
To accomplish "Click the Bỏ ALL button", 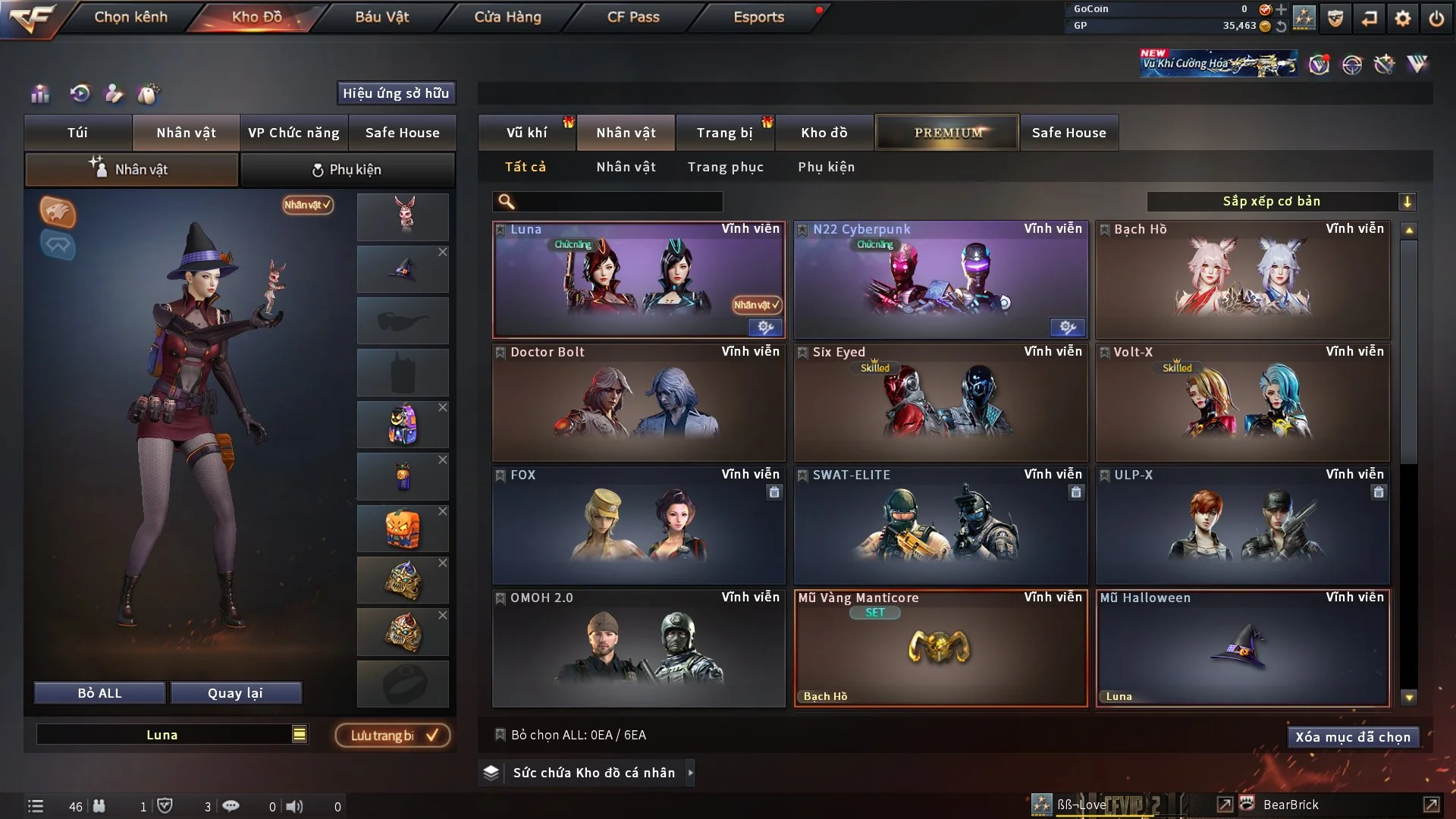I will pyautogui.click(x=99, y=693).
